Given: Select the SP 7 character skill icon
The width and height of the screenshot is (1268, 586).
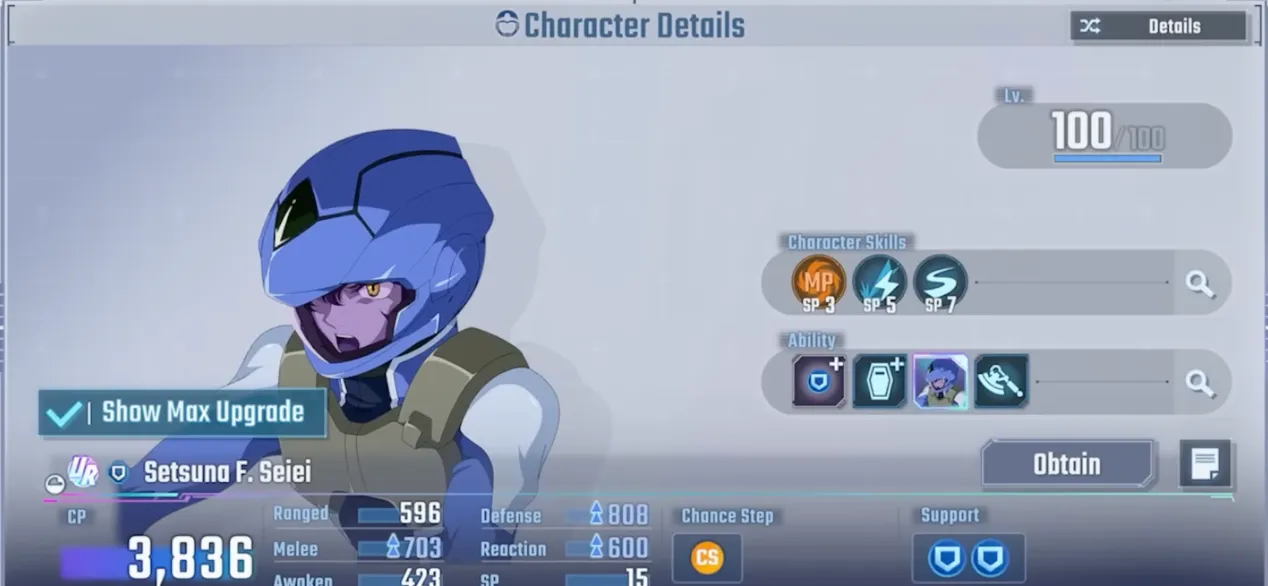Looking at the screenshot, I should point(940,282).
